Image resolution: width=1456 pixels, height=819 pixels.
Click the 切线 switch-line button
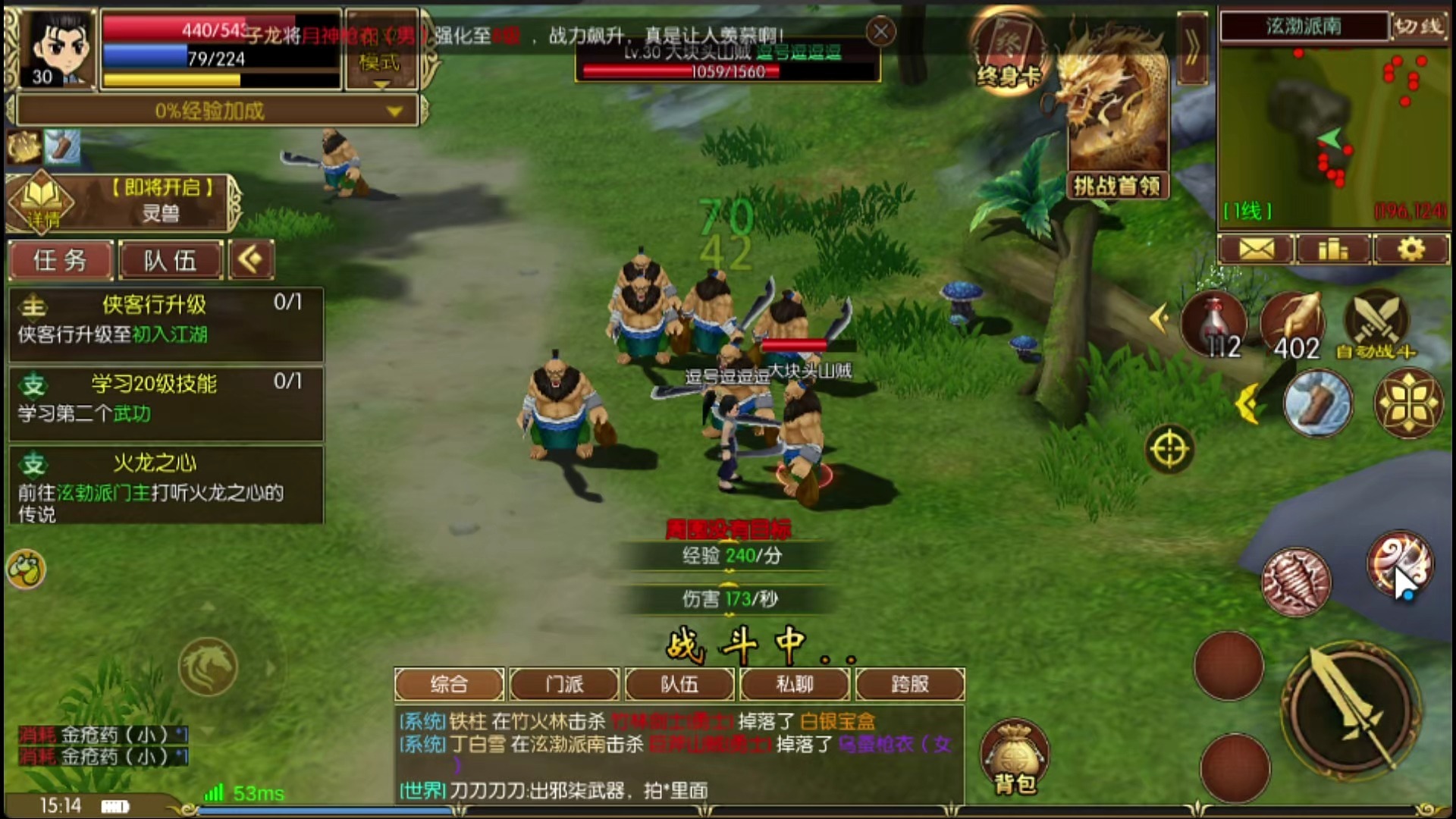1420,26
